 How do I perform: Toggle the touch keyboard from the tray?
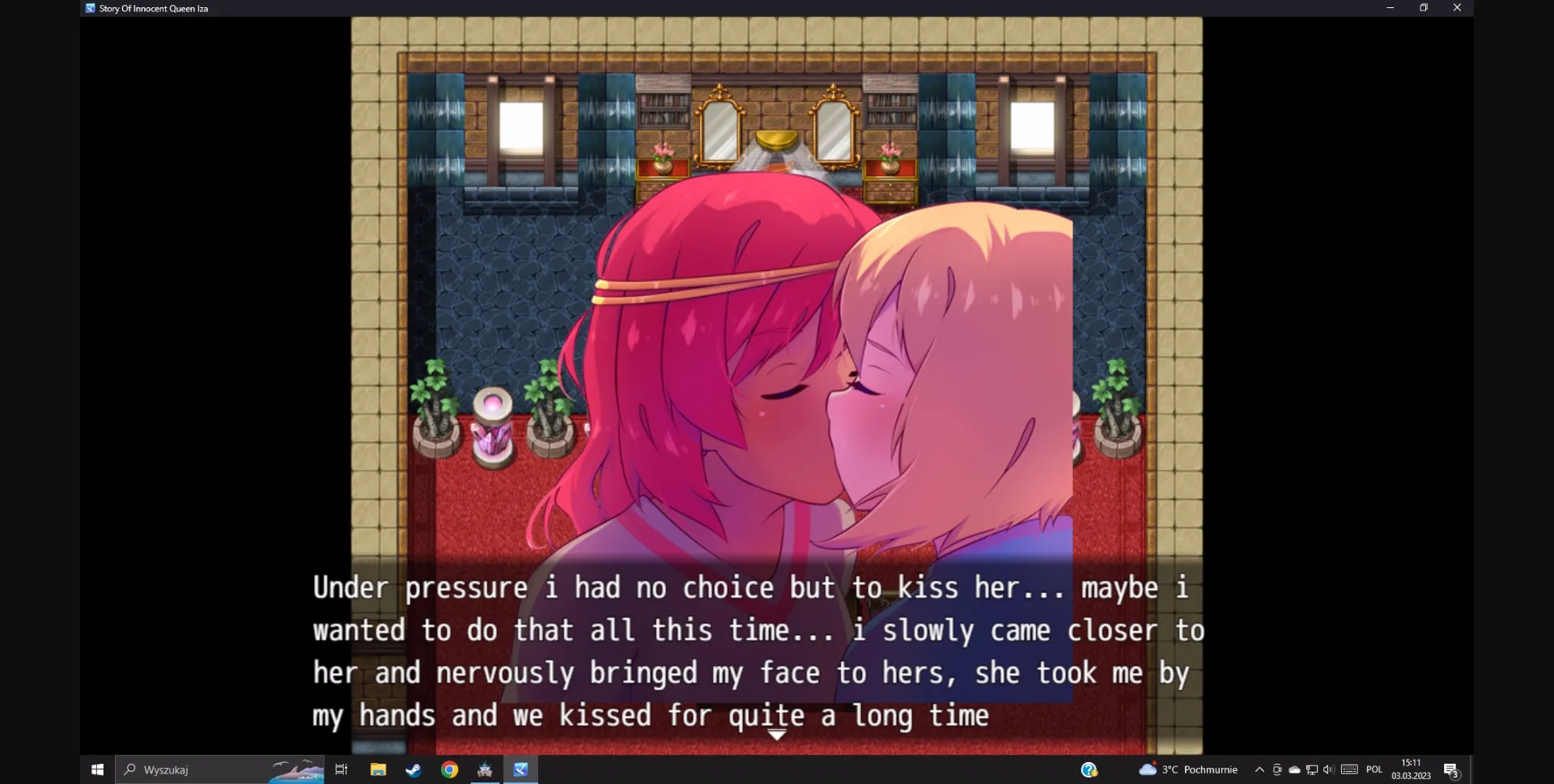point(1351,769)
